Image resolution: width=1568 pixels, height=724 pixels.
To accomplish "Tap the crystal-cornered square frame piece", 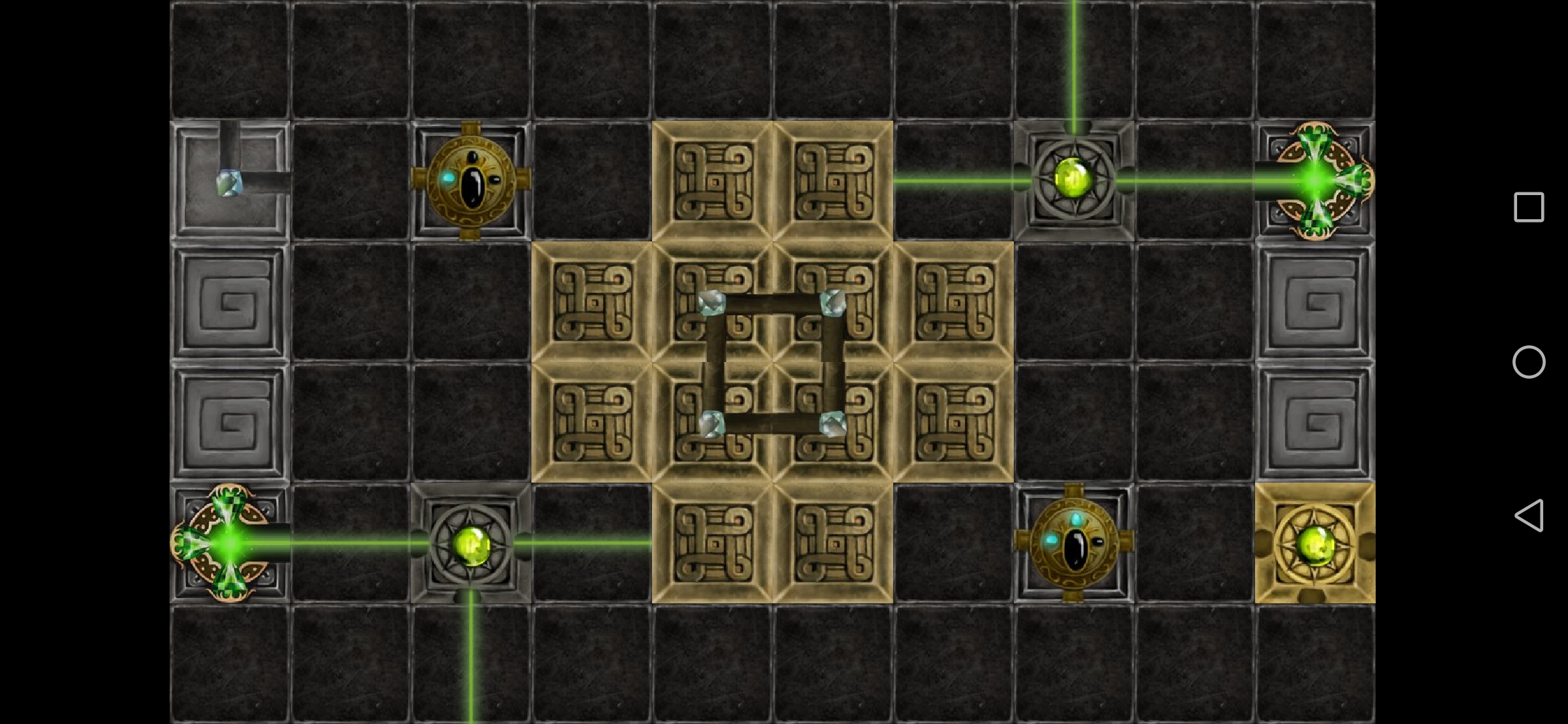I will tap(772, 363).
